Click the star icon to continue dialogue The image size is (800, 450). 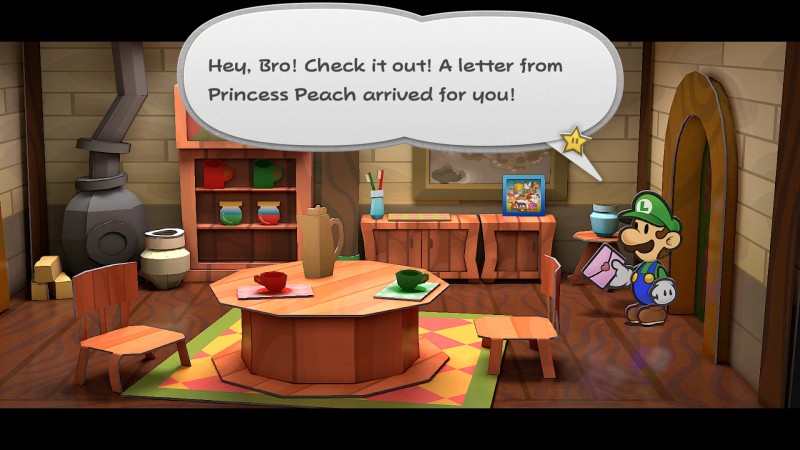(575, 140)
